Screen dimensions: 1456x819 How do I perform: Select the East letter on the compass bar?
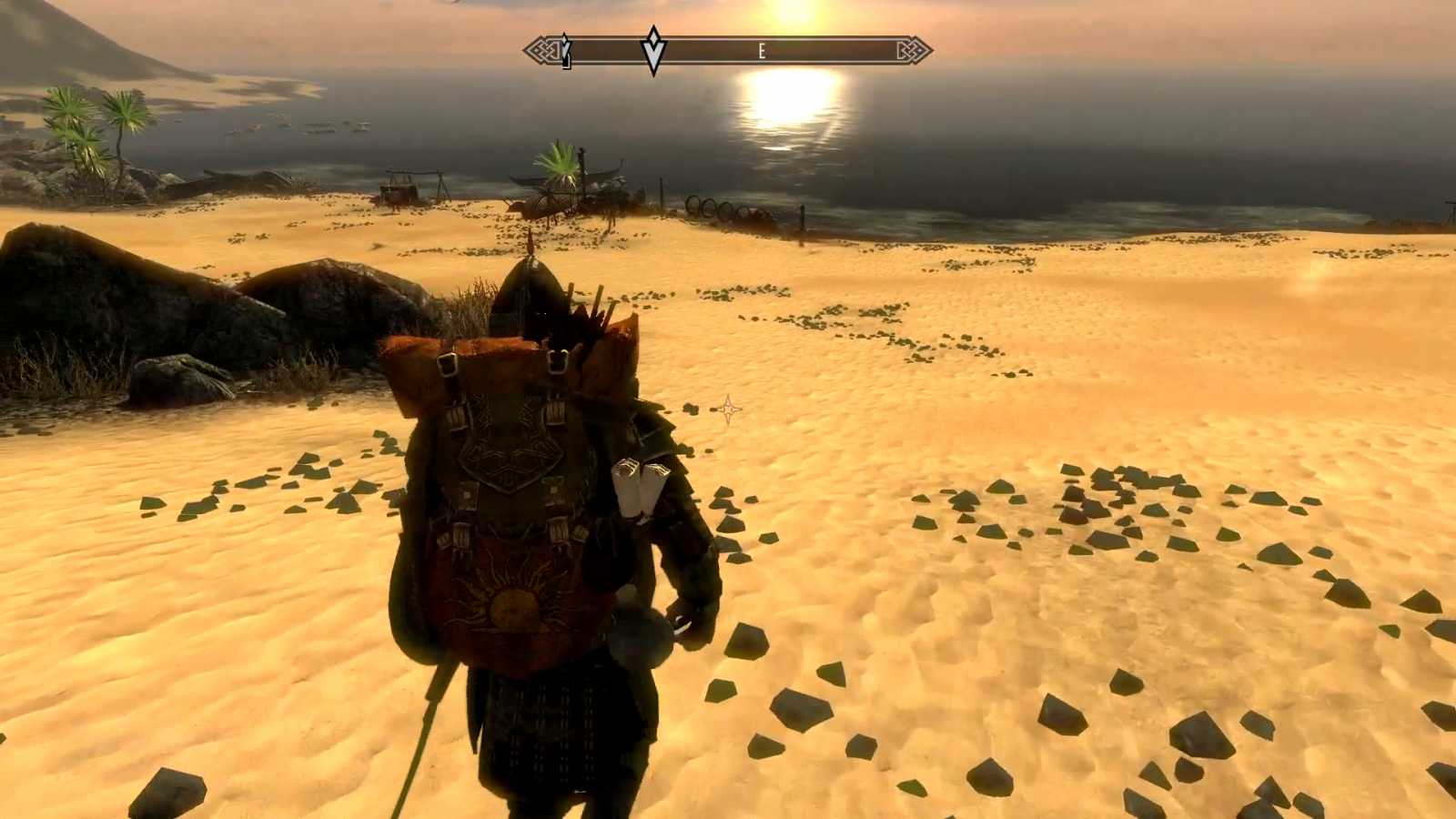(762, 52)
